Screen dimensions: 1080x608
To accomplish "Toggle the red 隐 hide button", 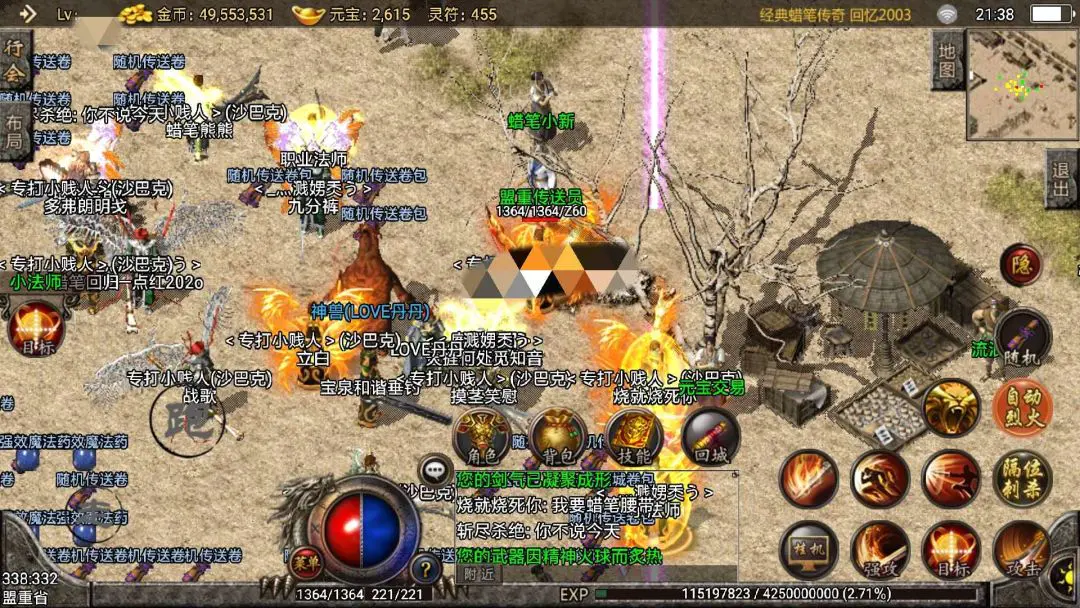I will click(x=1021, y=265).
